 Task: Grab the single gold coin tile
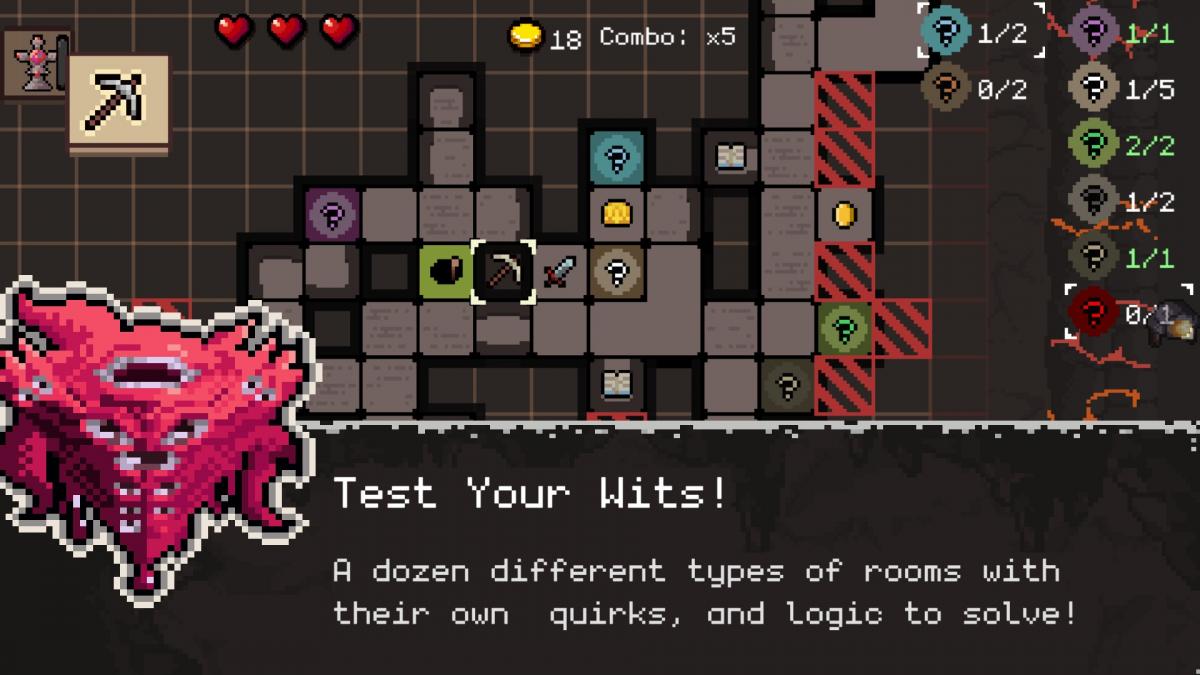point(845,214)
